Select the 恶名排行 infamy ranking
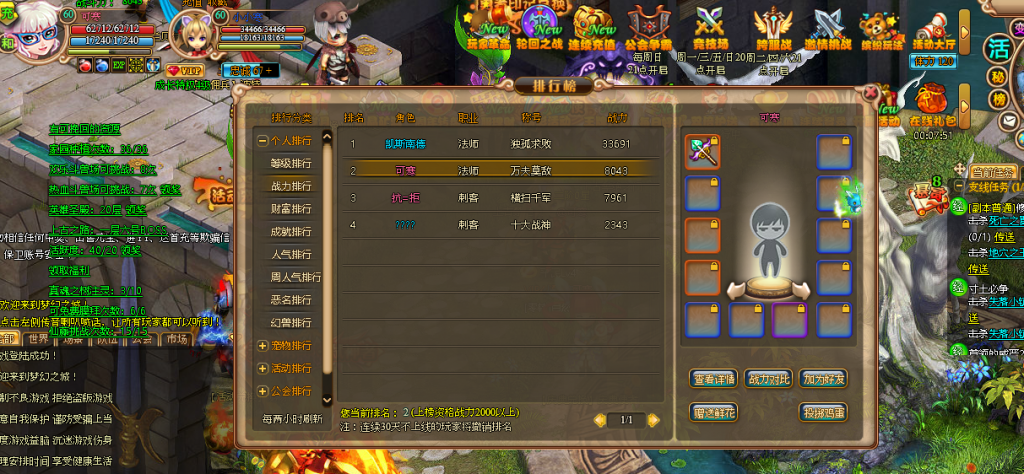This screenshot has height=474, width=1024. (x=290, y=299)
